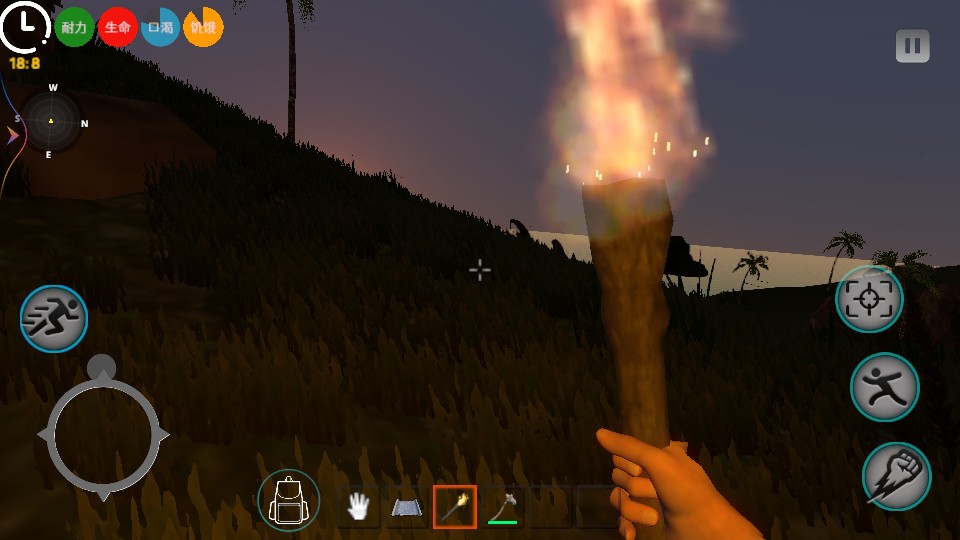Select the torch hotbar slot
The width and height of the screenshot is (960, 540).
pyautogui.click(x=455, y=507)
